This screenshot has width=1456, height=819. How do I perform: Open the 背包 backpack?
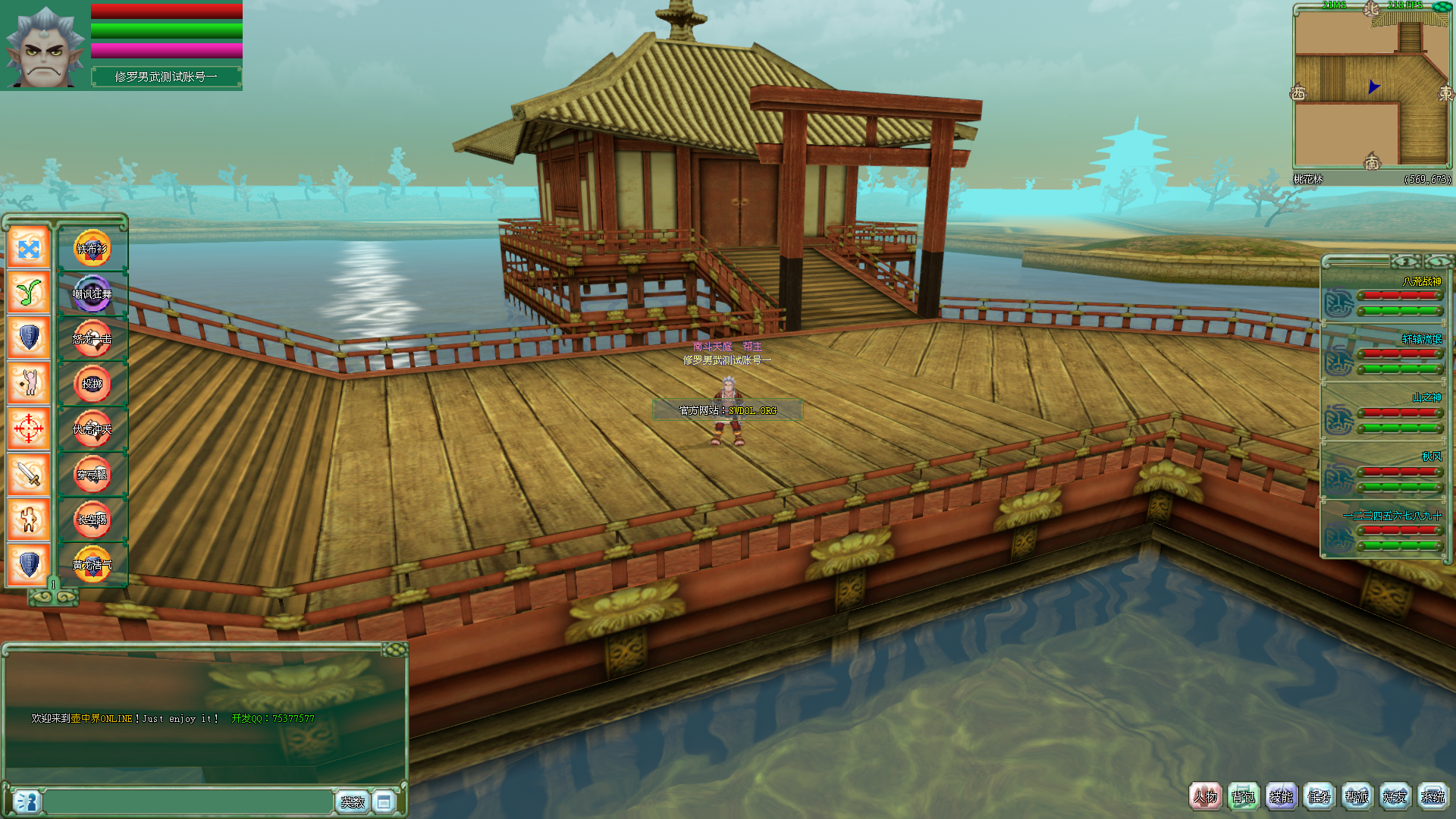pyautogui.click(x=1243, y=797)
